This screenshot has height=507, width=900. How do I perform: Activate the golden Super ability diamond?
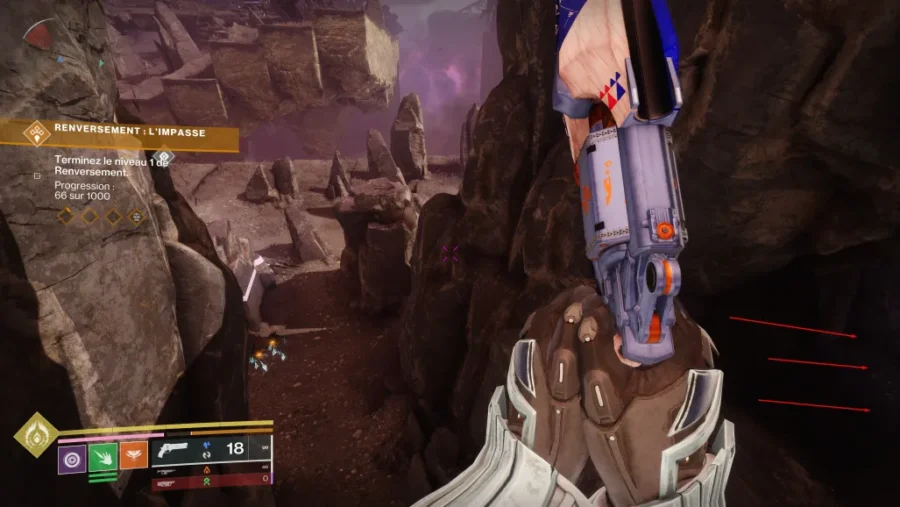34,435
